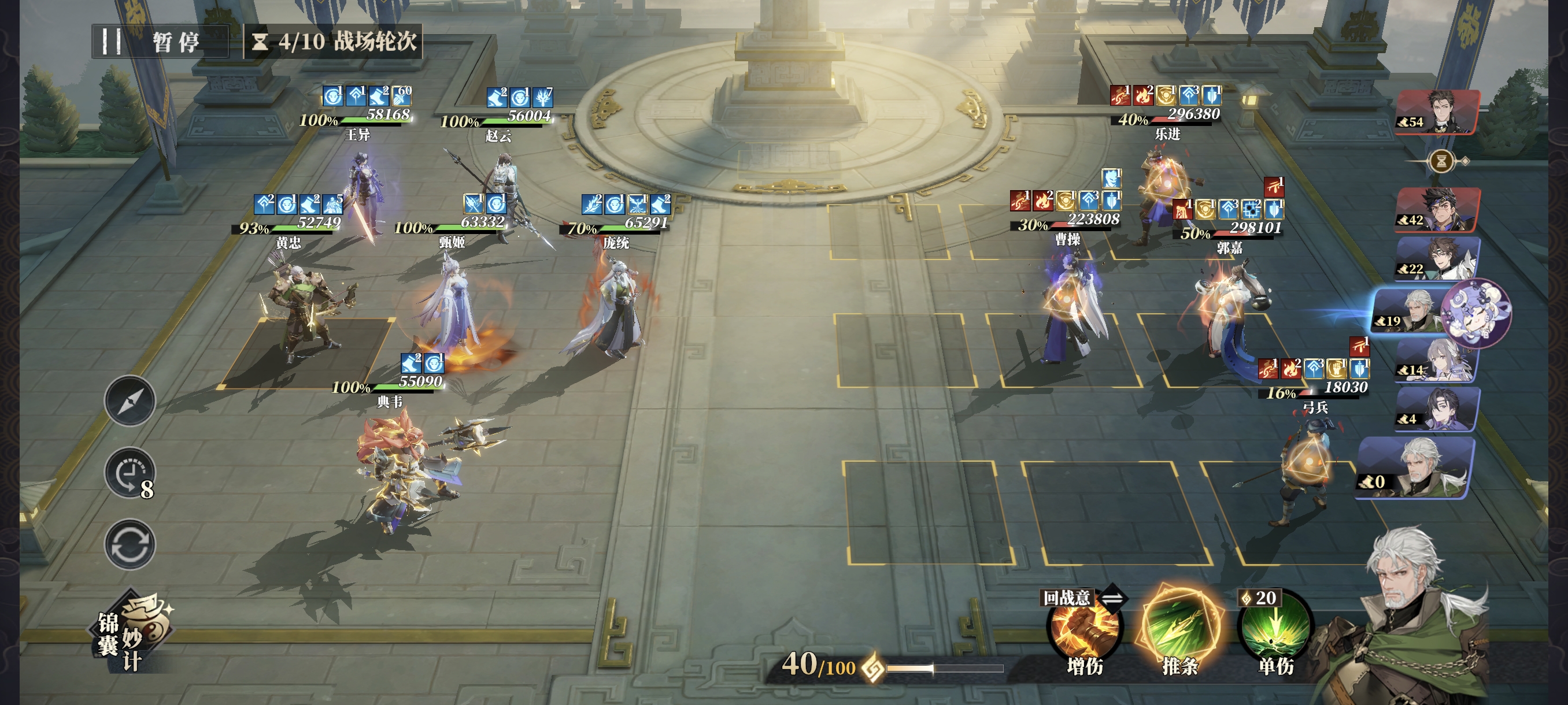1568x705 pixels.
Task: Click the hourglass round marker in turn order
Action: 1441,161
